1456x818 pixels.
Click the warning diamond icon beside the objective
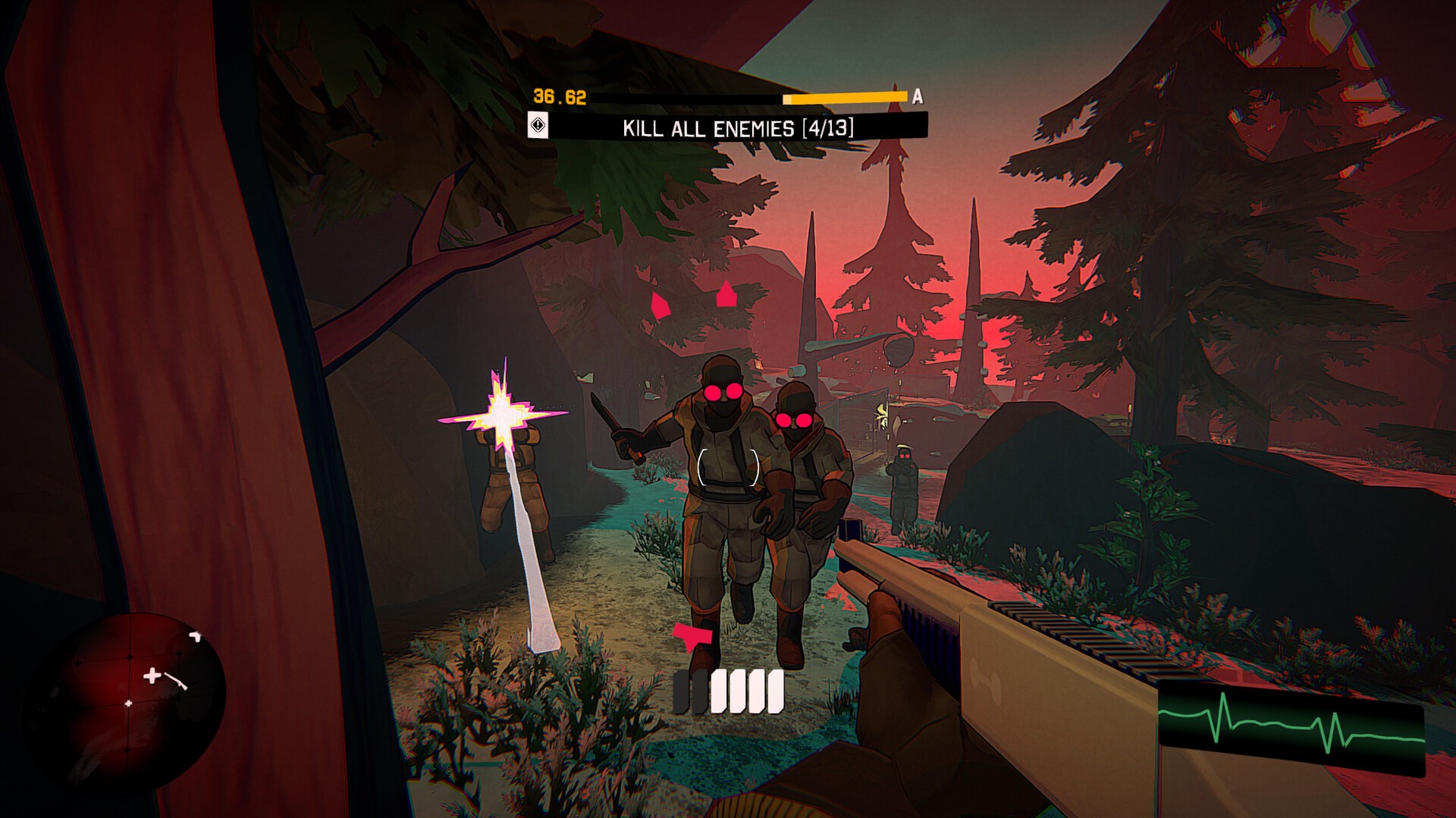pos(538,125)
